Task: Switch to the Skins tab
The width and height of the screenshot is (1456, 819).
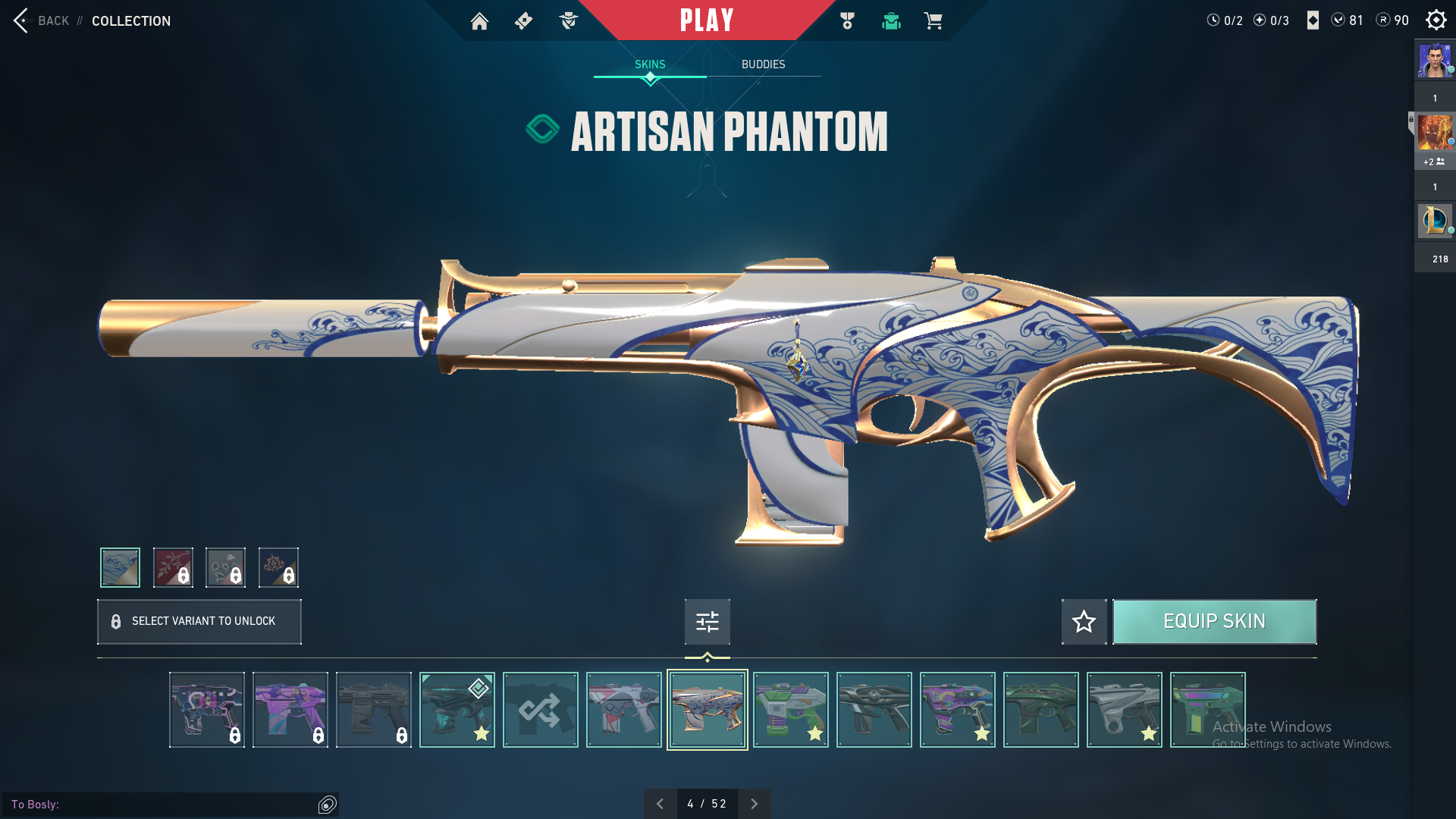Action: tap(650, 64)
